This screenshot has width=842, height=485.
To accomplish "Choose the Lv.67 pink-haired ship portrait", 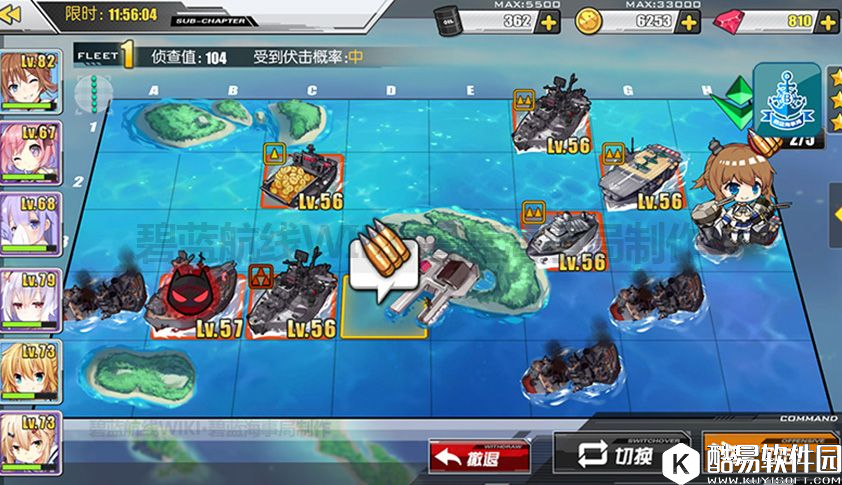I will (30, 152).
